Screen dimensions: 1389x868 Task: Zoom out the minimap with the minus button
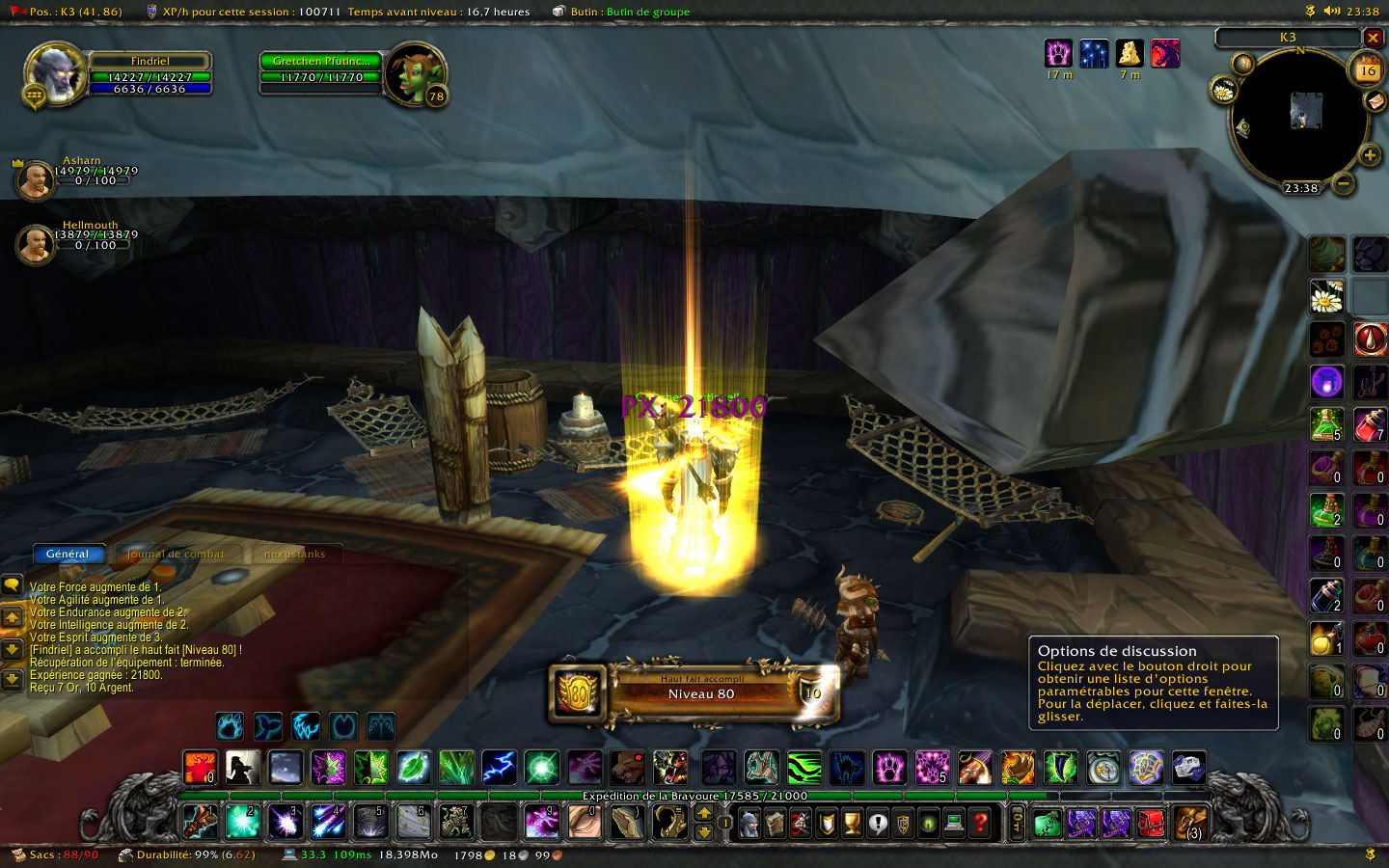point(1343,182)
